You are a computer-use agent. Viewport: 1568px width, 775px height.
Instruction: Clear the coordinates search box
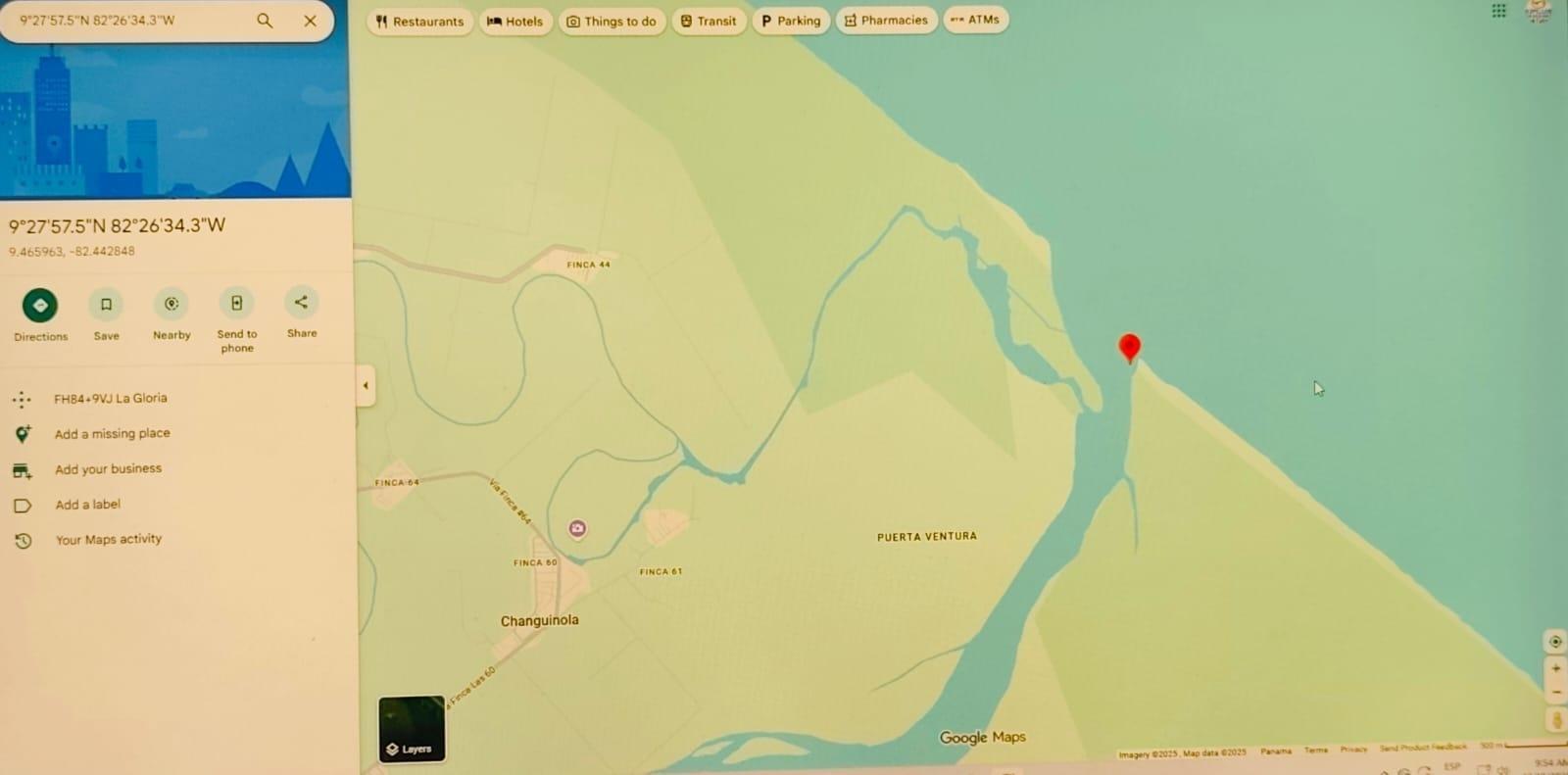310,21
